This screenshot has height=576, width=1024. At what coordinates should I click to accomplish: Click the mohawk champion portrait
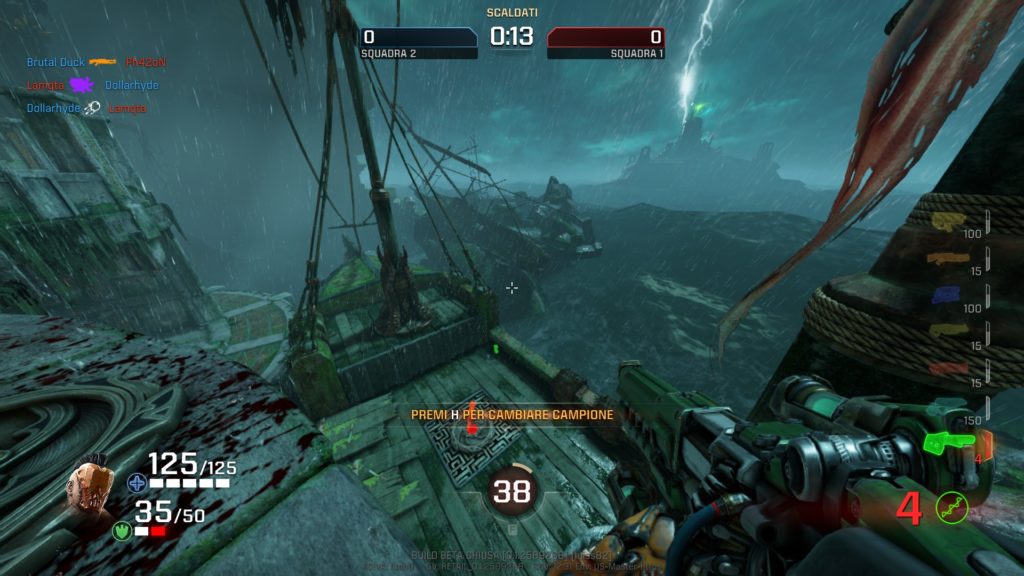(89, 488)
